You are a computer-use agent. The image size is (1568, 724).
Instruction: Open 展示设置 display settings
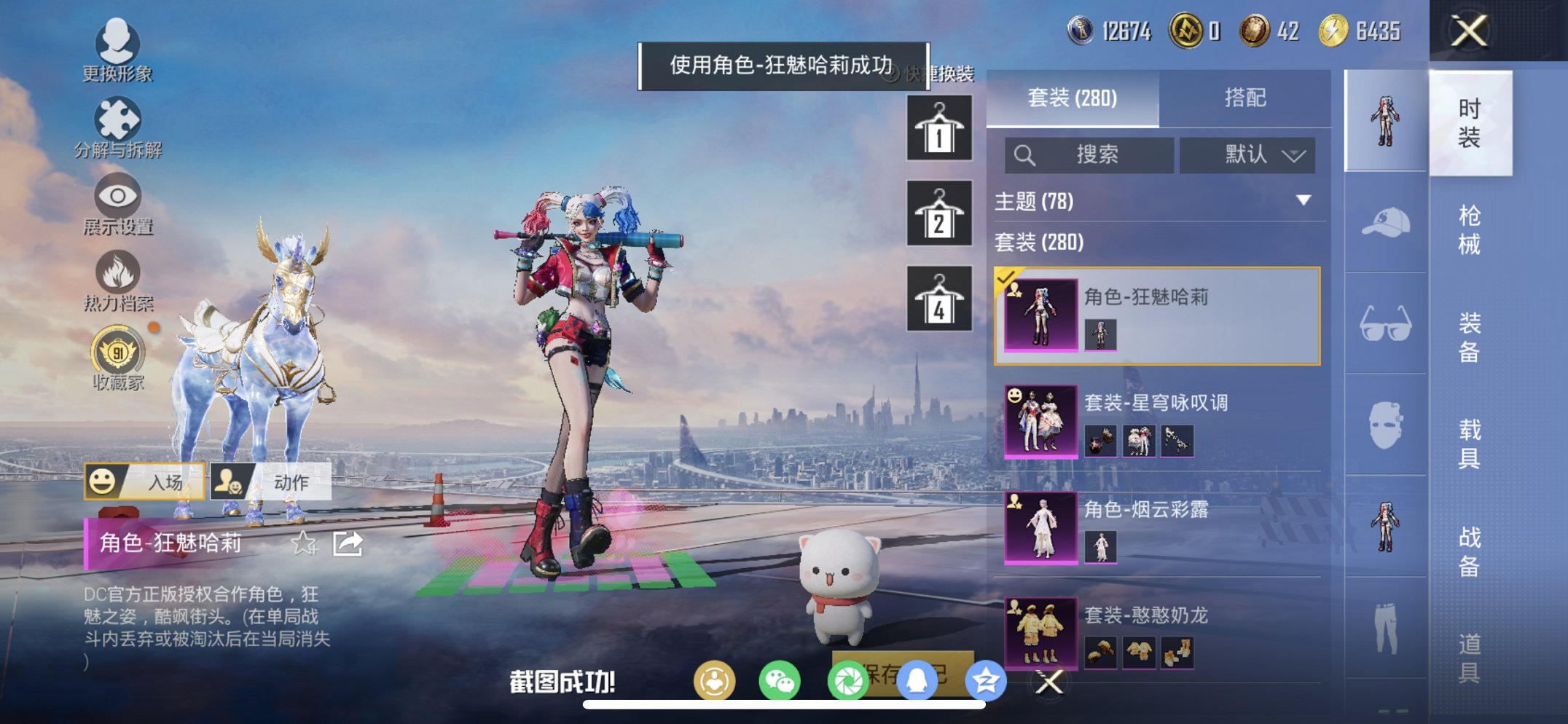[118, 204]
